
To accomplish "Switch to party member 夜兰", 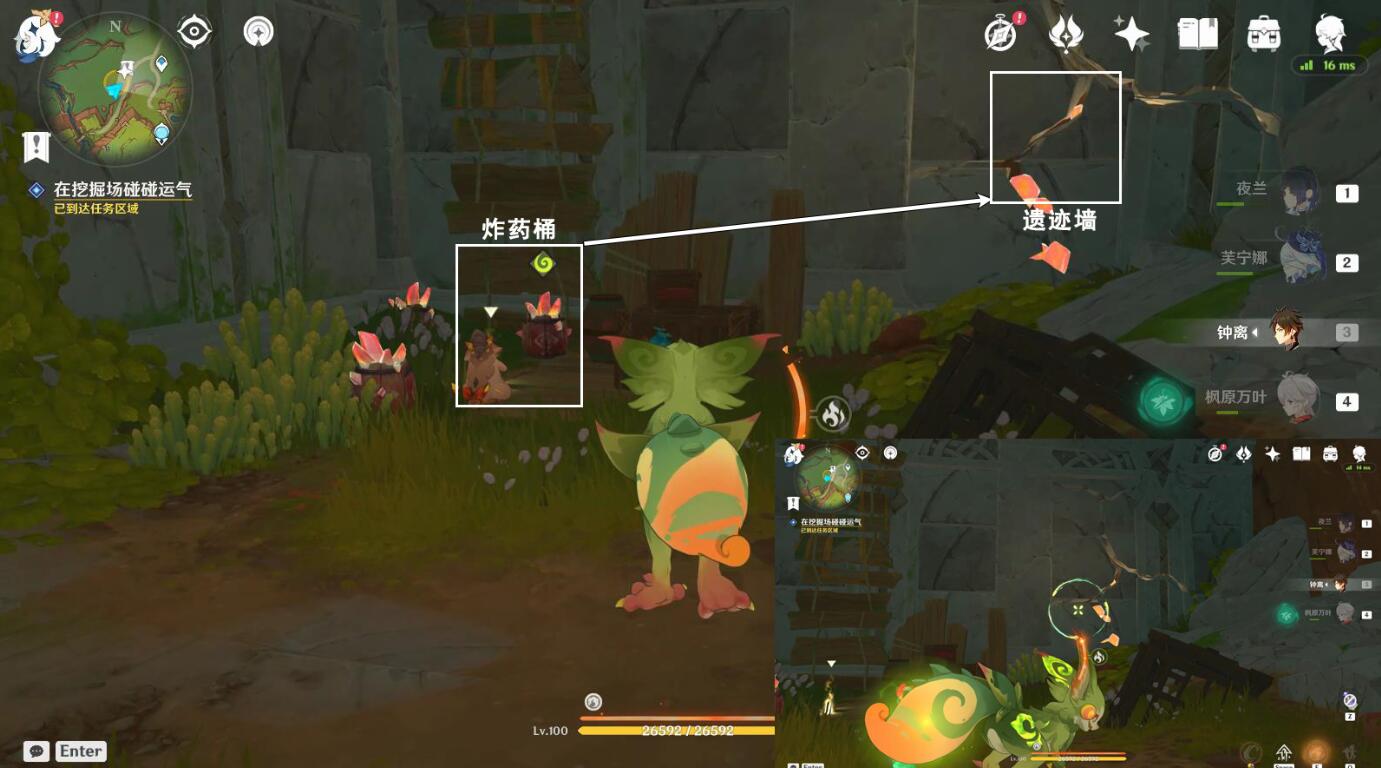I will click(x=1300, y=192).
